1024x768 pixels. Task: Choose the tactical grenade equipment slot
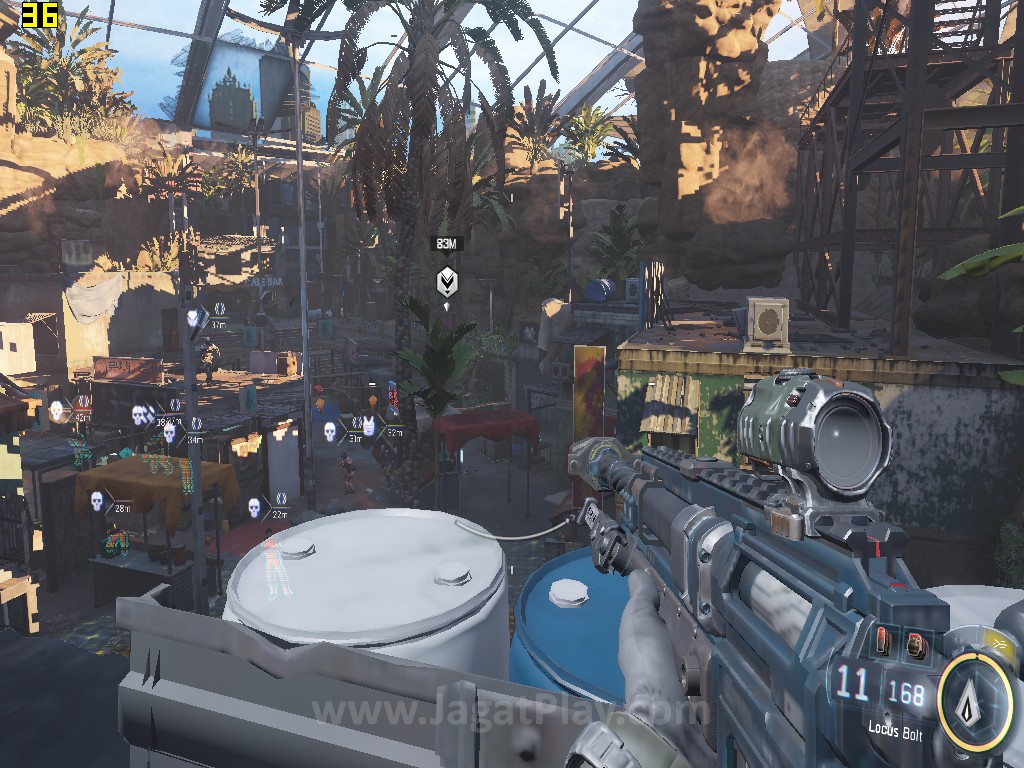[913, 644]
